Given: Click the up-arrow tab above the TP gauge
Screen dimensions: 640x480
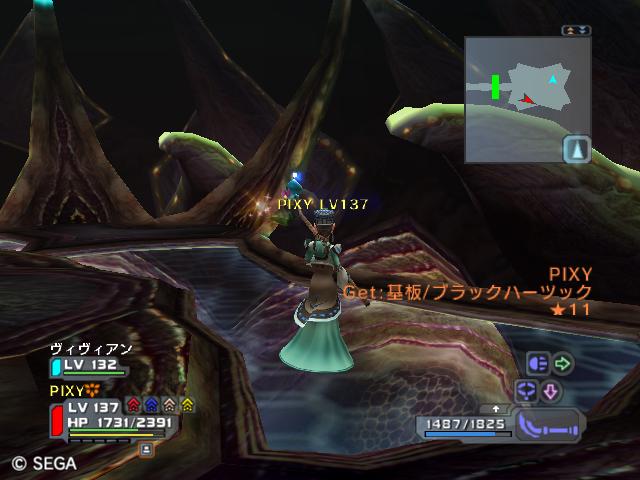Looking at the screenshot, I should coord(493,409).
